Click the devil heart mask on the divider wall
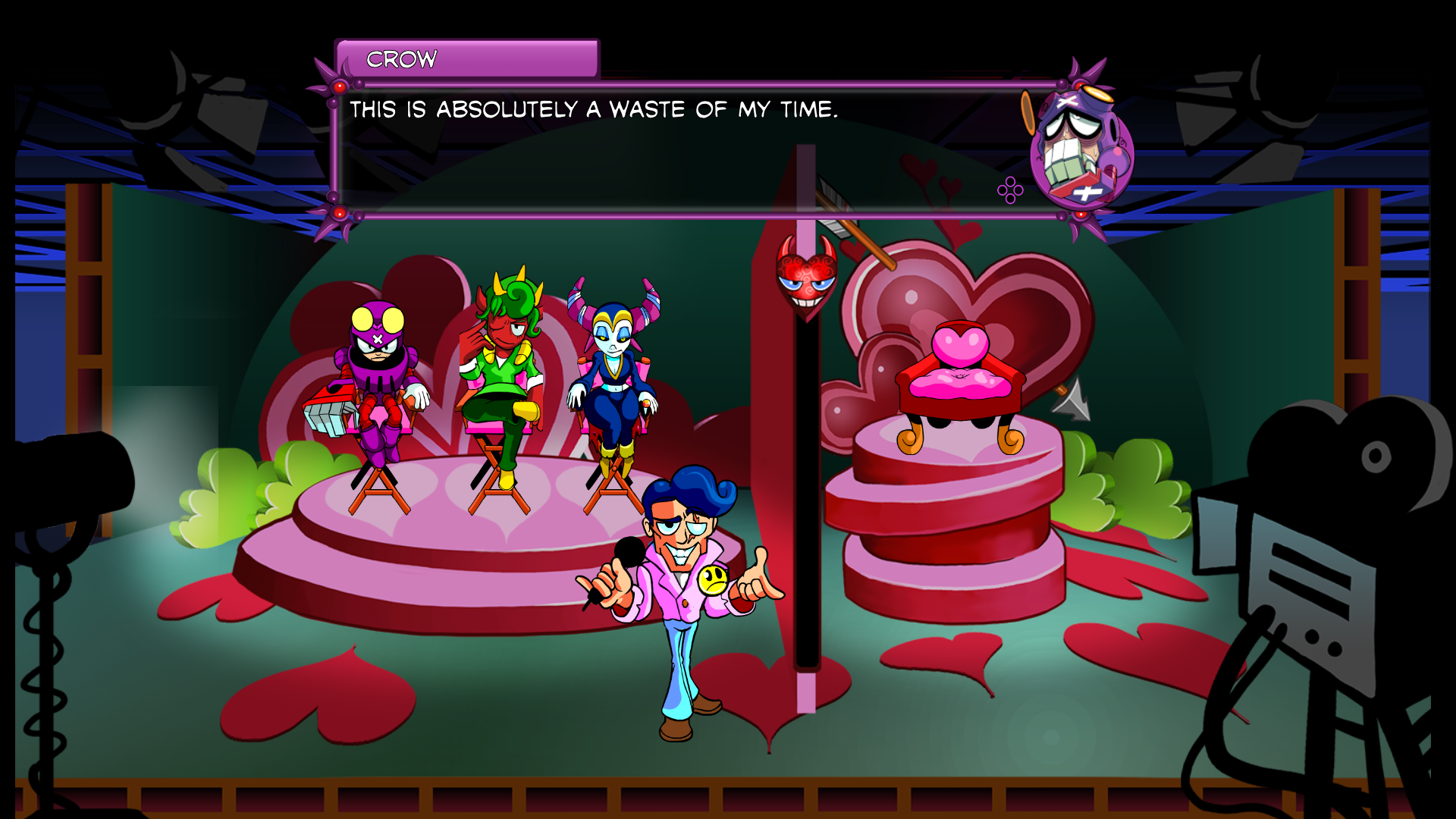 [x=805, y=281]
